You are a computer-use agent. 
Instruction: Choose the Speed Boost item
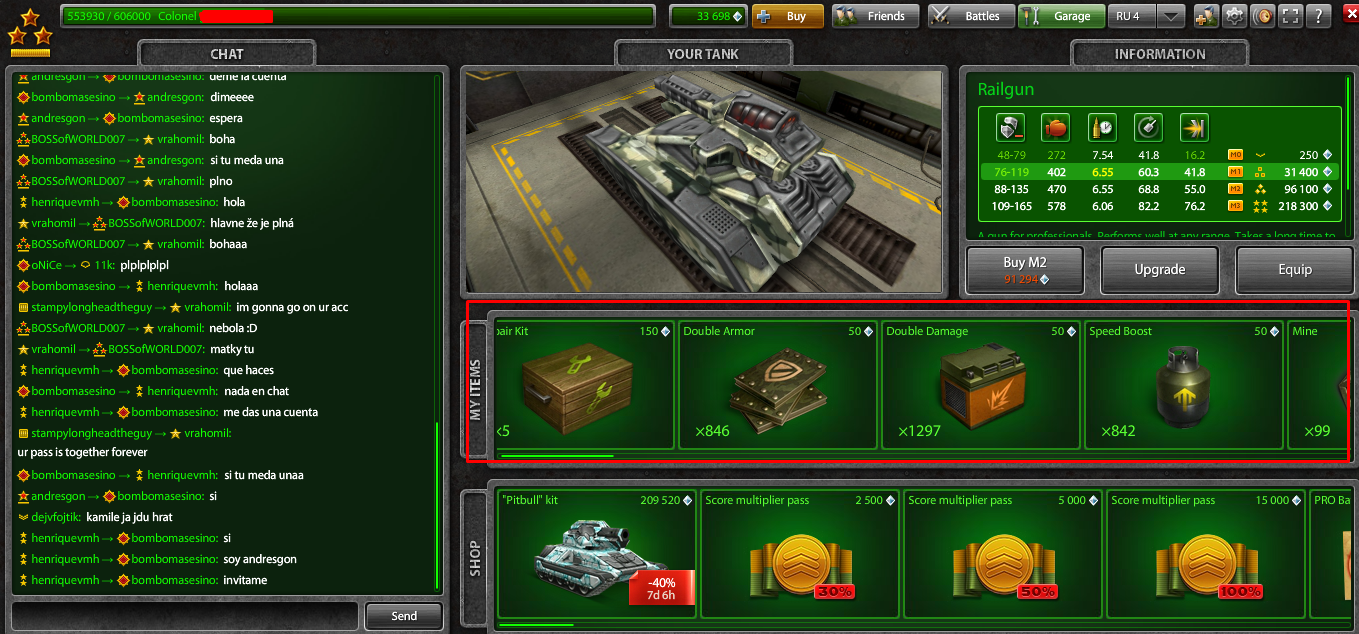point(1184,385)
